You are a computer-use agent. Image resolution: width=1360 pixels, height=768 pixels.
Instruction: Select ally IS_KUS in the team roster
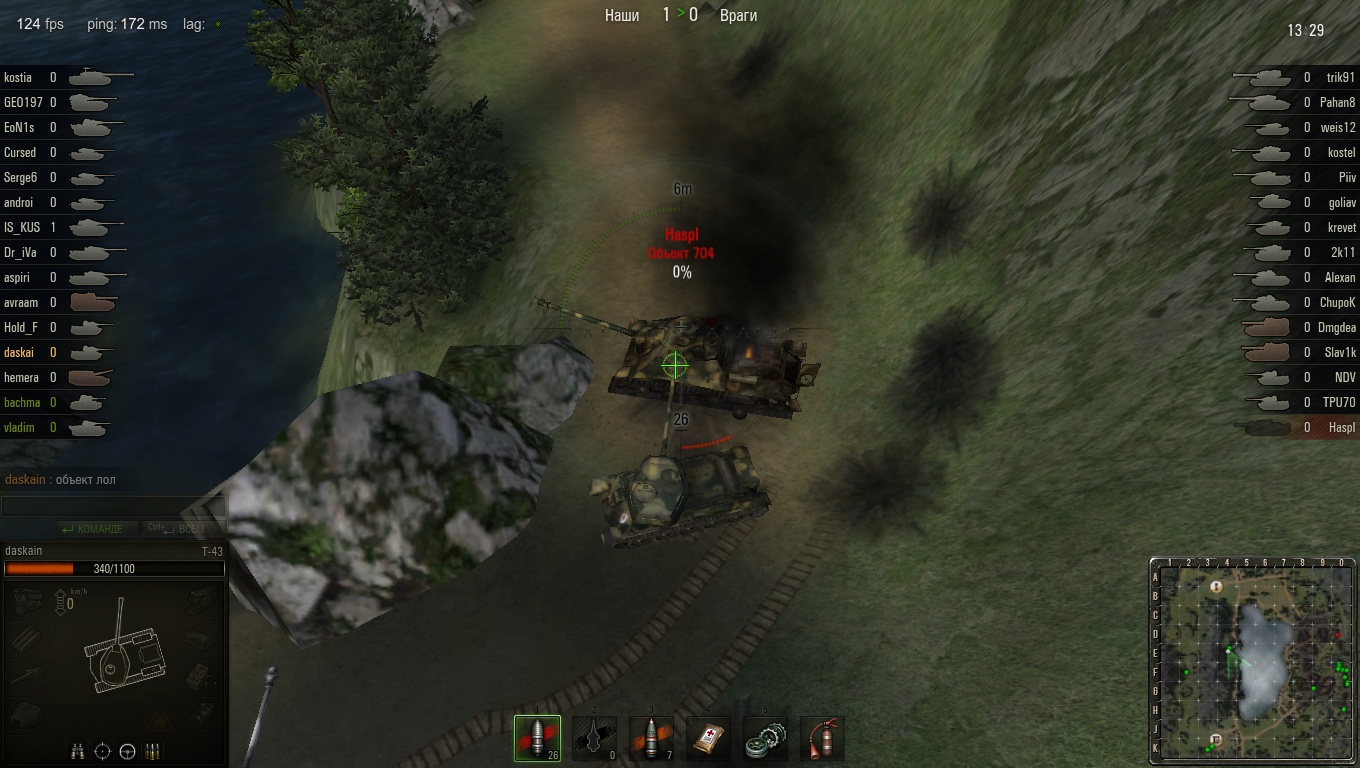pos(22,227)
